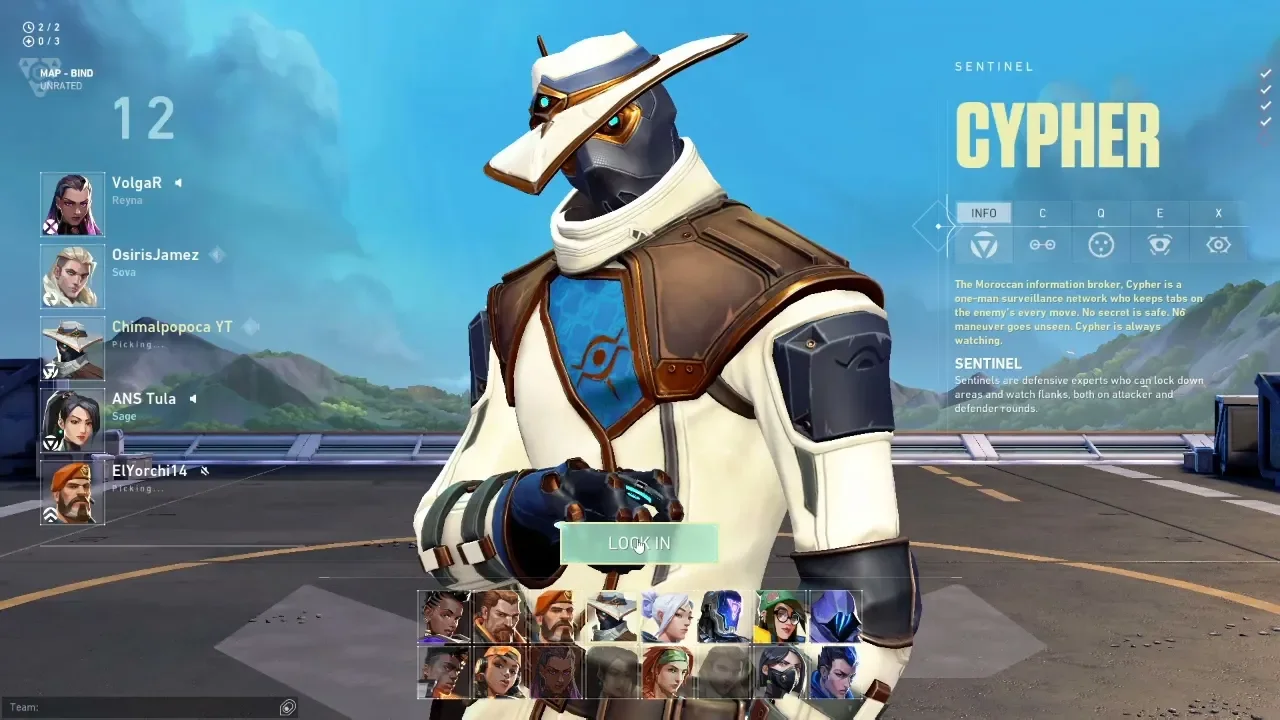Pick Viper from the agent grid
1280x720 pixels.
pos(780,672)
